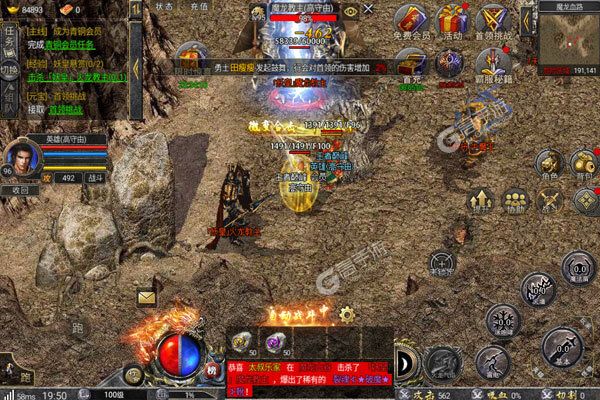Open the 协助 assist button
This screenshot has width=600, height=400.
(x=516, y=201)
